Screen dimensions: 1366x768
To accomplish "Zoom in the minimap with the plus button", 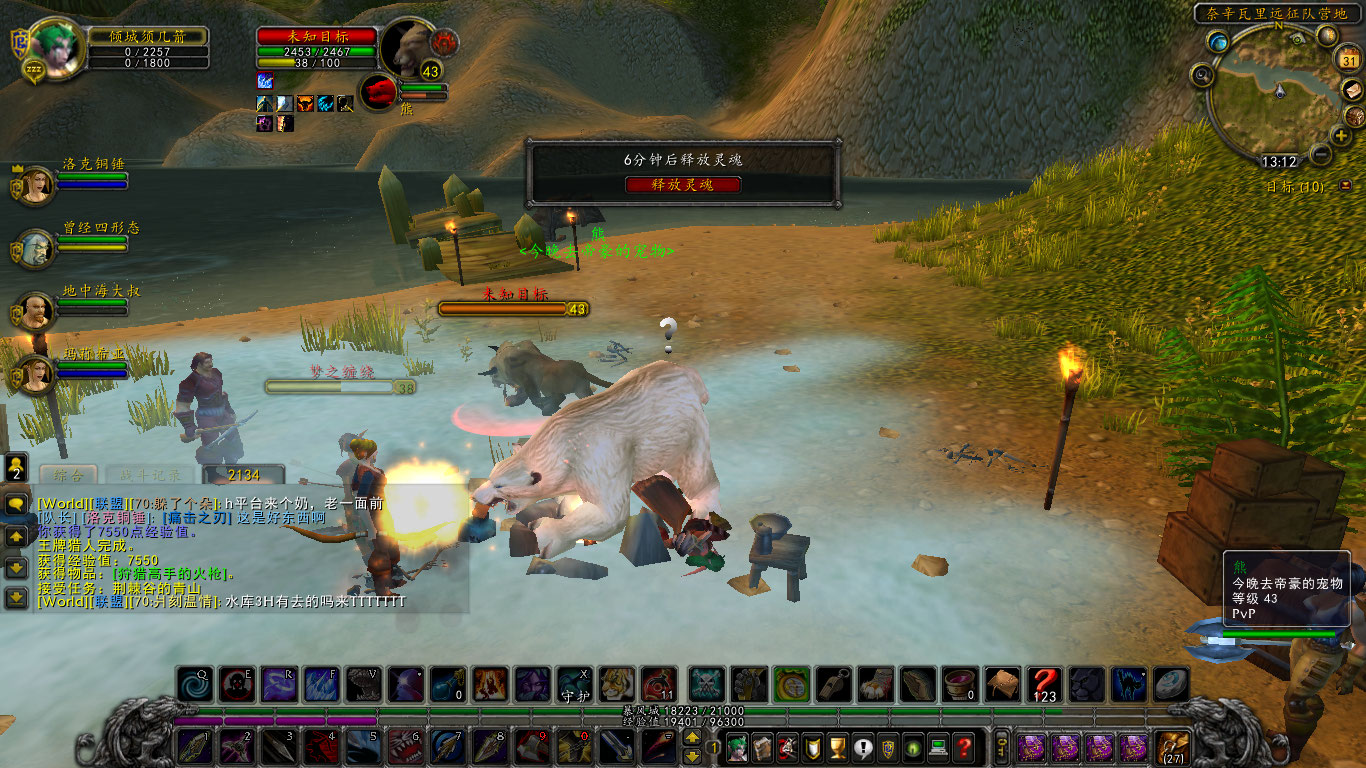I will click(x=1341, y=136).
